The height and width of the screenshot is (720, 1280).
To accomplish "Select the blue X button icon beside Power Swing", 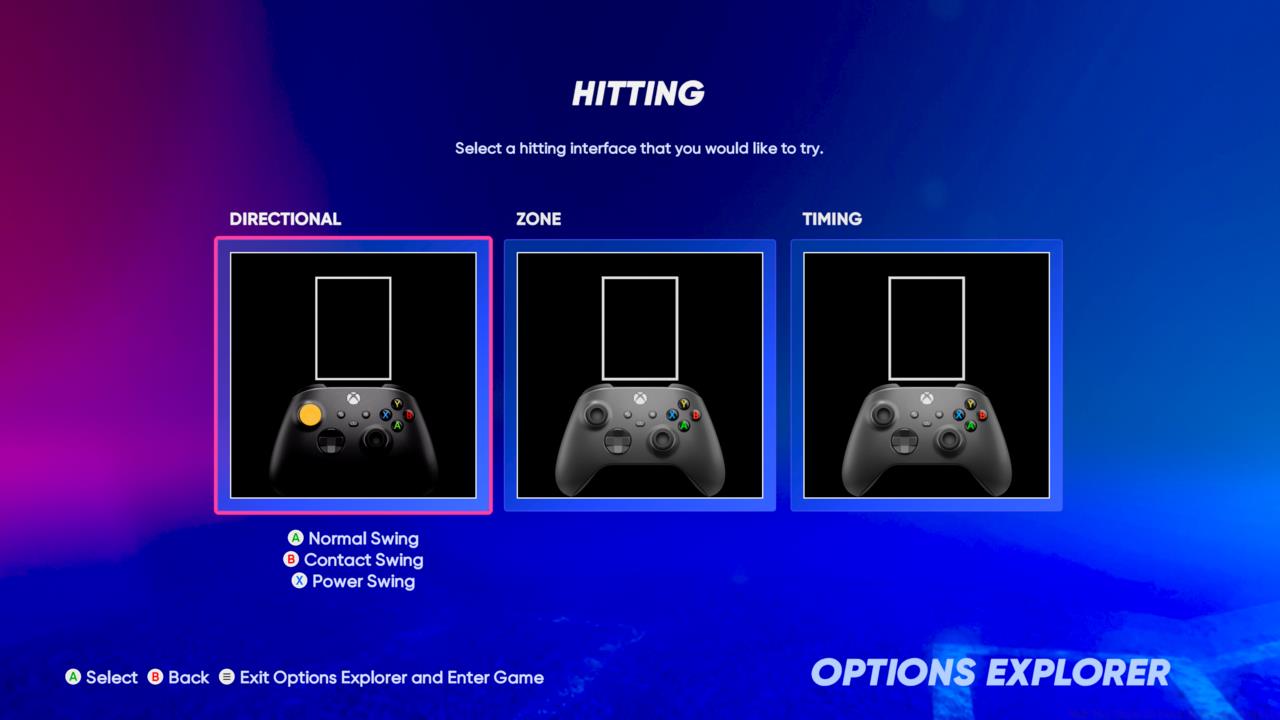I will point(298,581).
